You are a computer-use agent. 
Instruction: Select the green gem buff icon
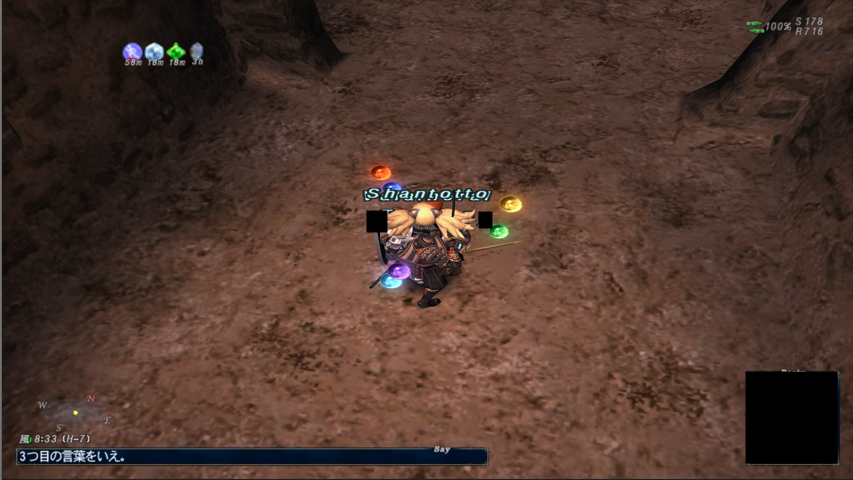tap(176, 51)
